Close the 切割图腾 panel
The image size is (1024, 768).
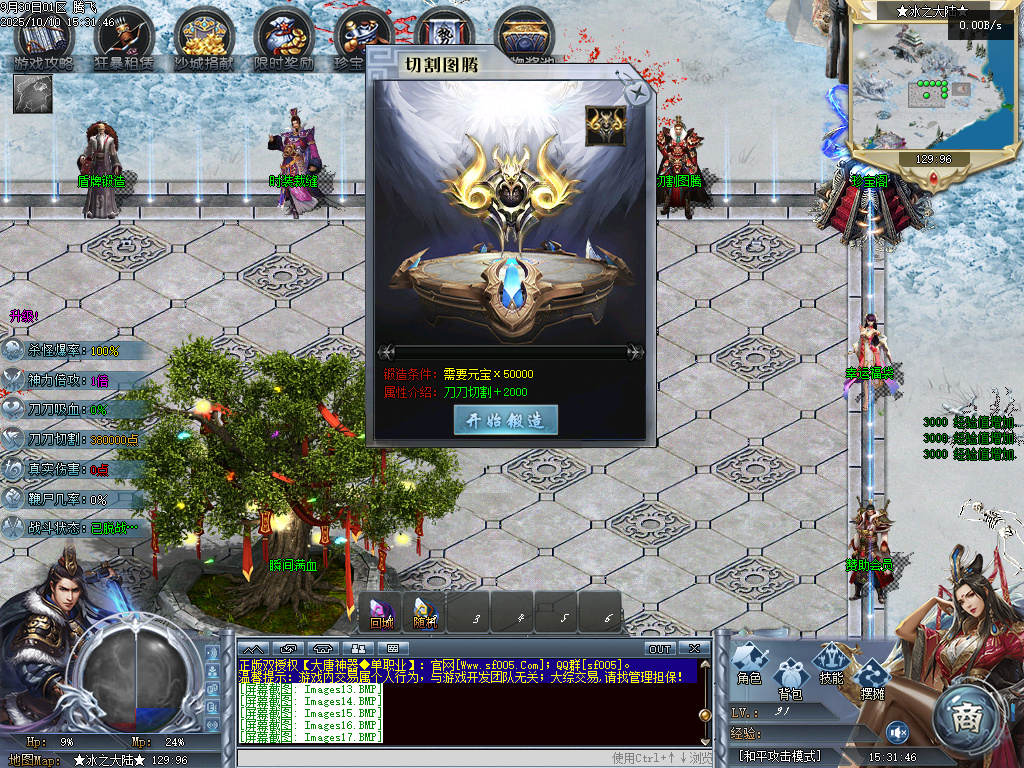(636, 94)
